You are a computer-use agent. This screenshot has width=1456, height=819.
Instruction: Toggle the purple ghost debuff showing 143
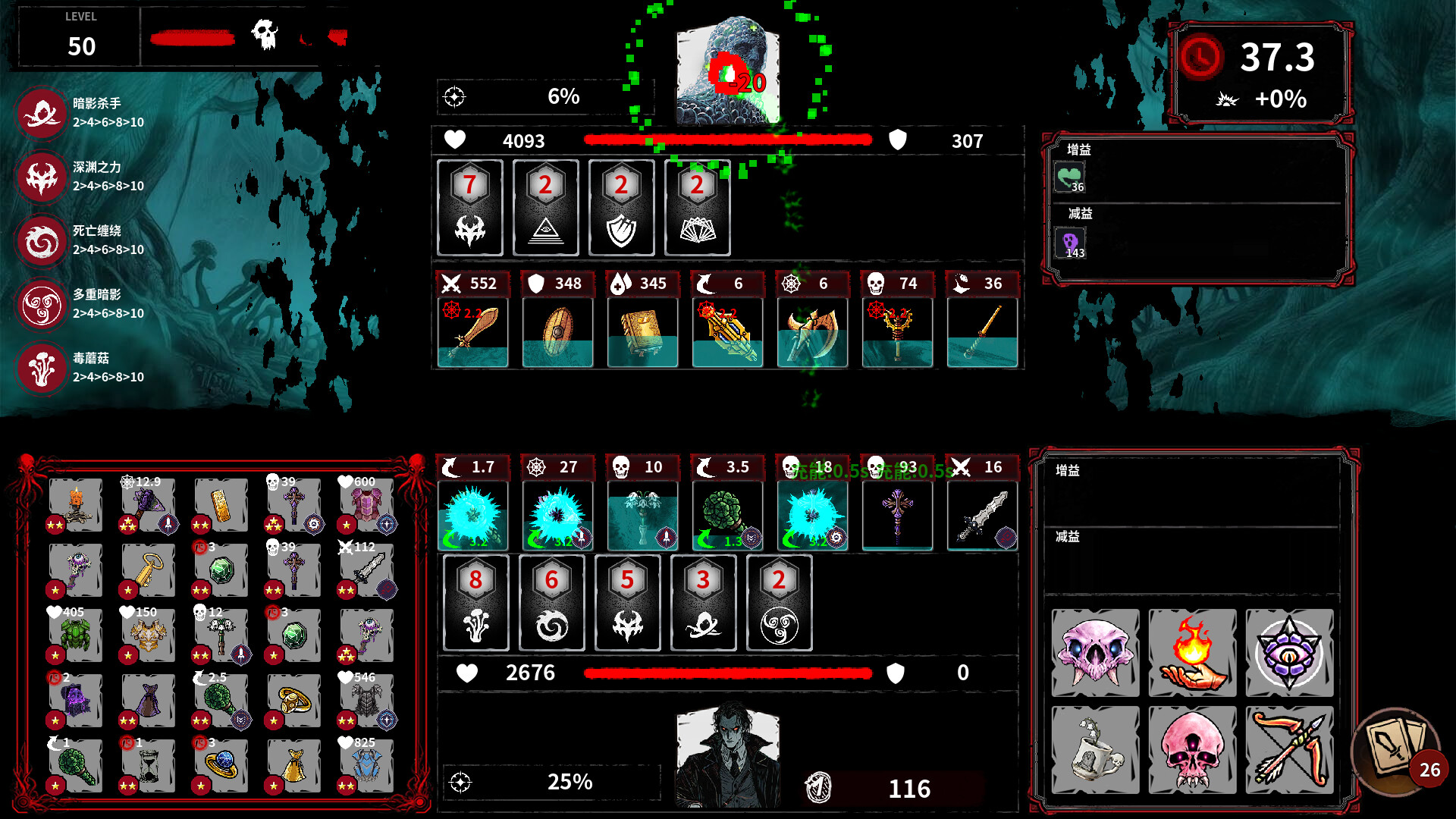pos(1071,243)
